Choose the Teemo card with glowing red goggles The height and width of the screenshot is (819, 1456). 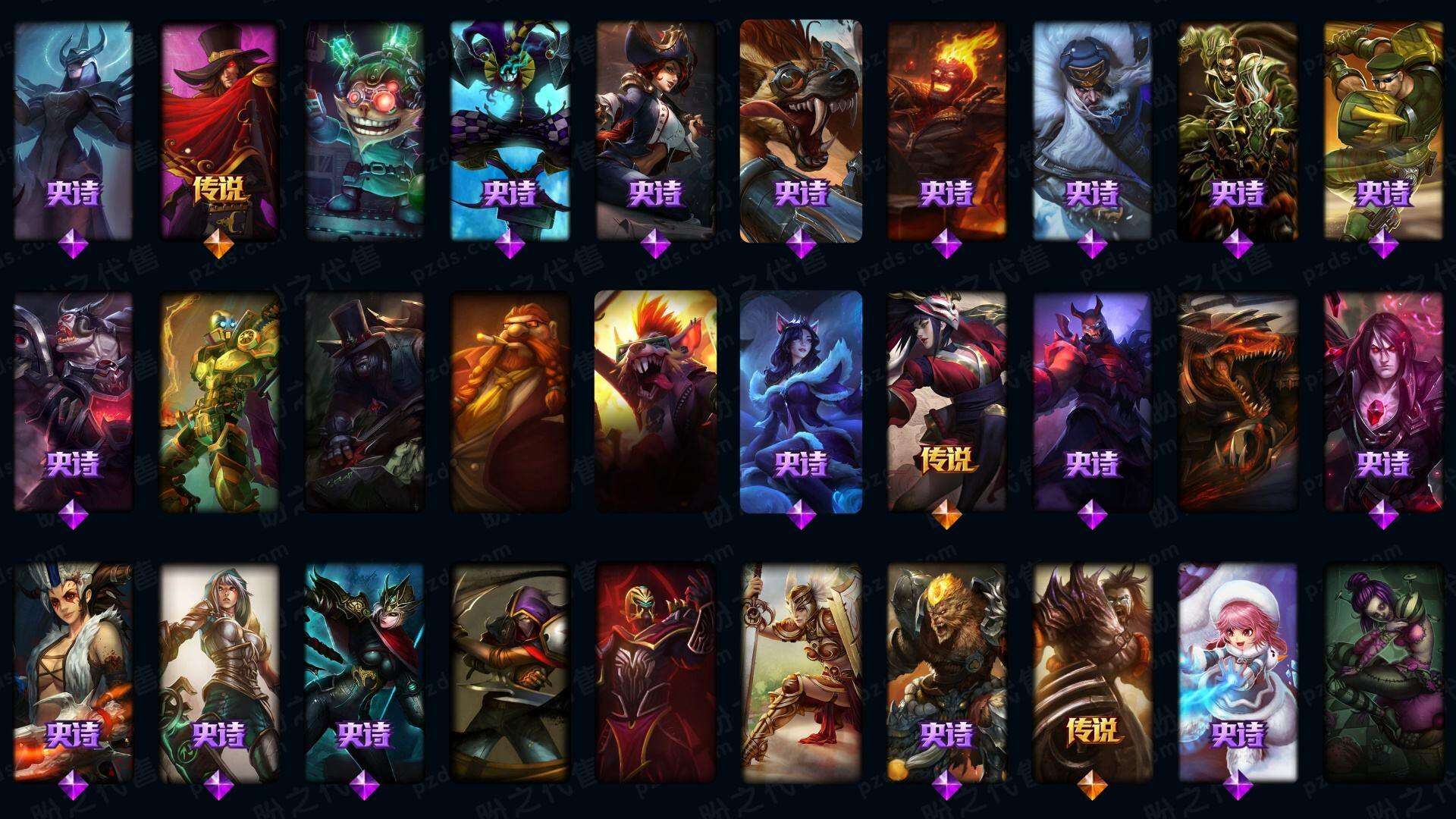(364, 129)
